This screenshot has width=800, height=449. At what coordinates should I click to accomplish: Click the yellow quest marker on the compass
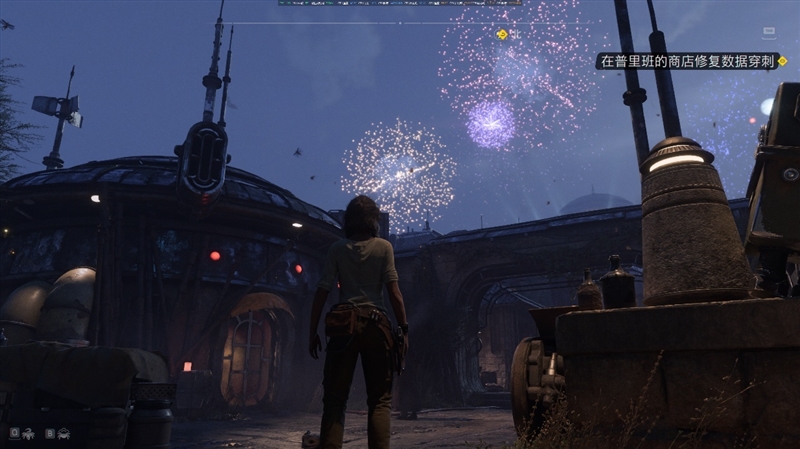(x=502, y=34)
